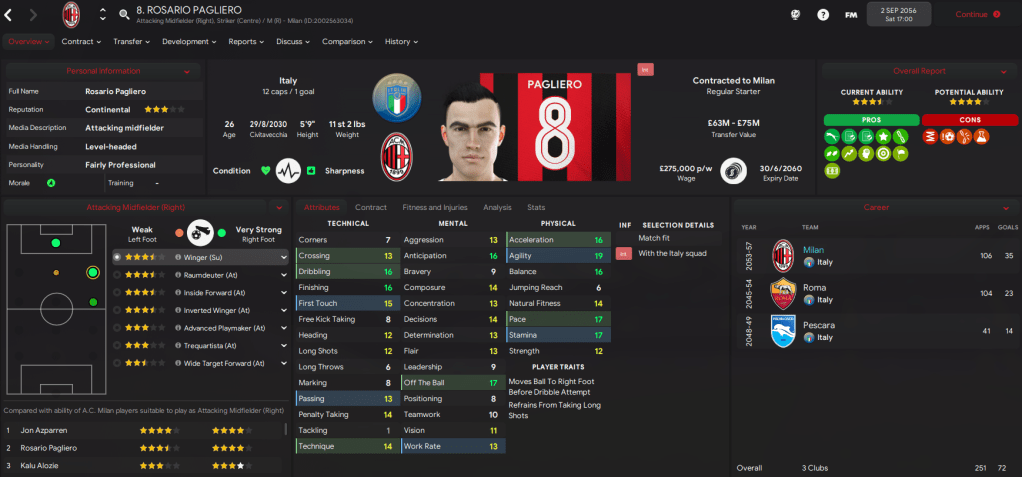Open the Development menu
This screenshot has width=1022, height=477.
(x=188, y=42)
